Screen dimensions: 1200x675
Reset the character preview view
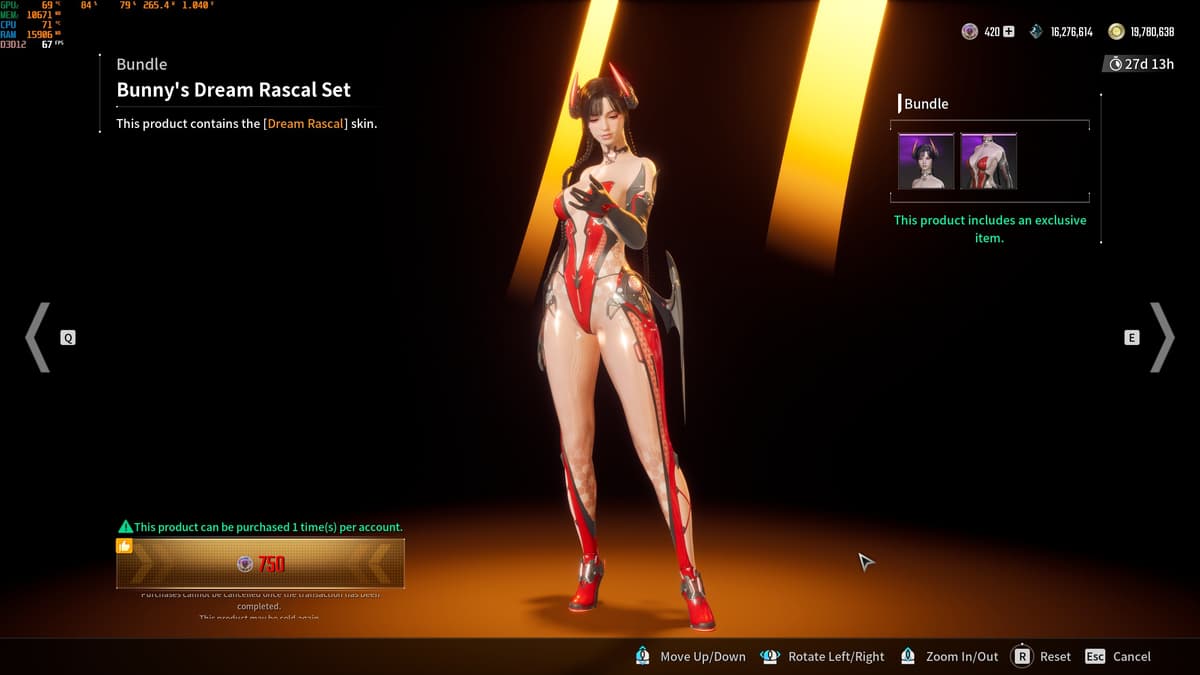(1042, 657)
